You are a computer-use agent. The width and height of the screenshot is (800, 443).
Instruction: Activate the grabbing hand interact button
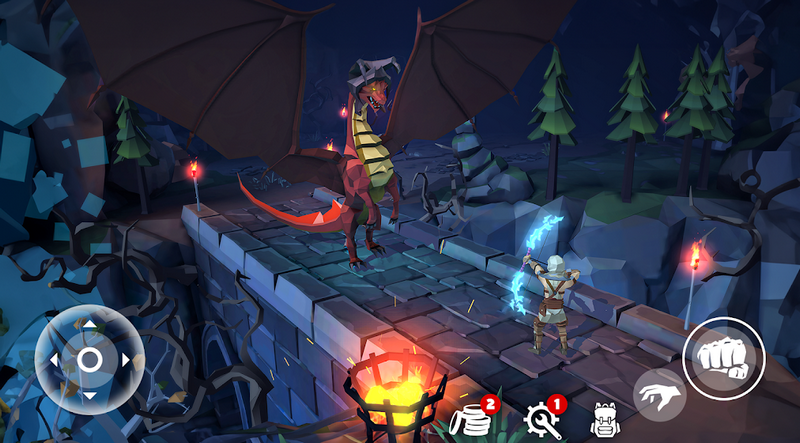click(658, 394)
